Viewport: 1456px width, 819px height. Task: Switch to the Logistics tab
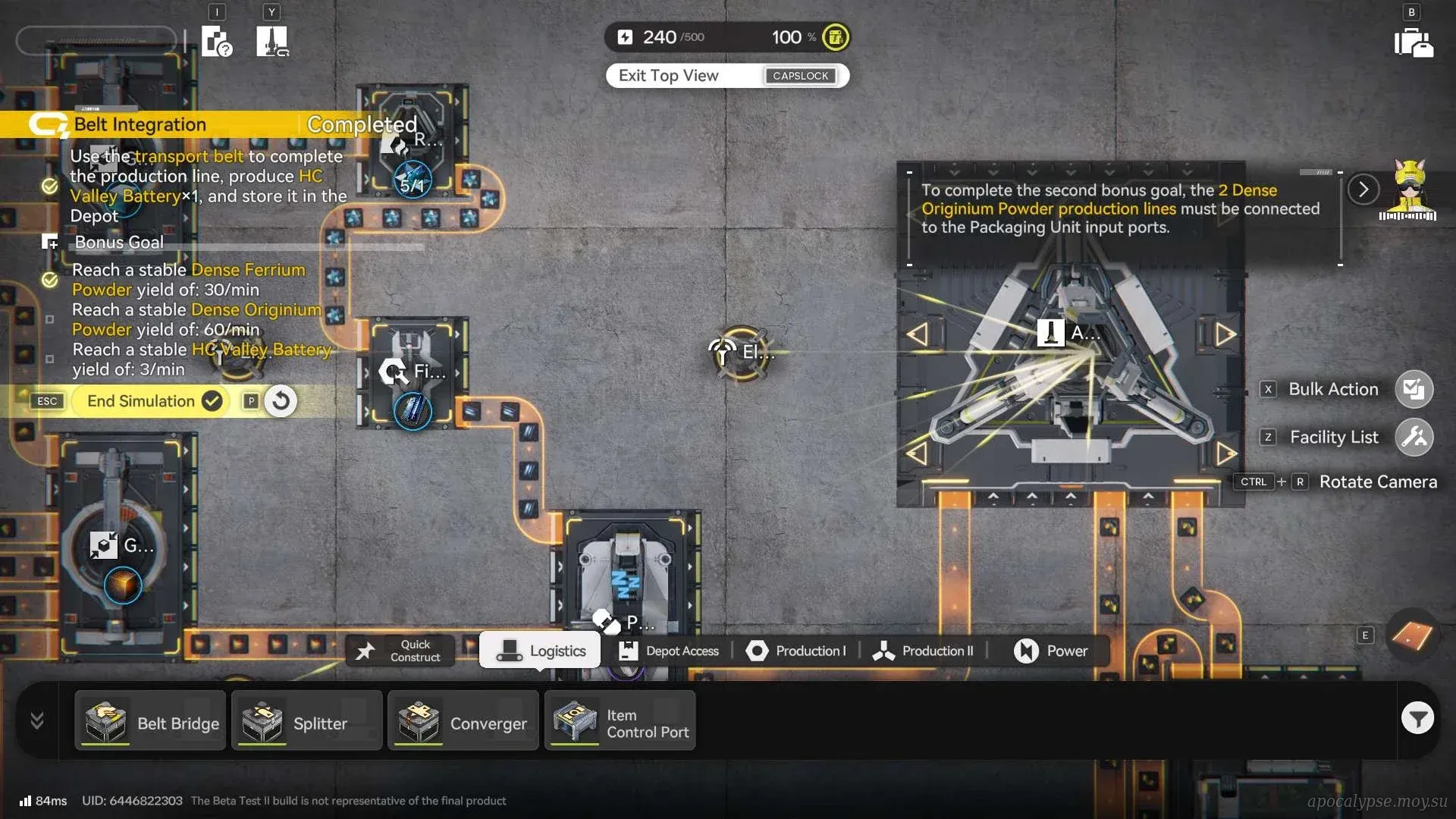[x=541, y=651]
